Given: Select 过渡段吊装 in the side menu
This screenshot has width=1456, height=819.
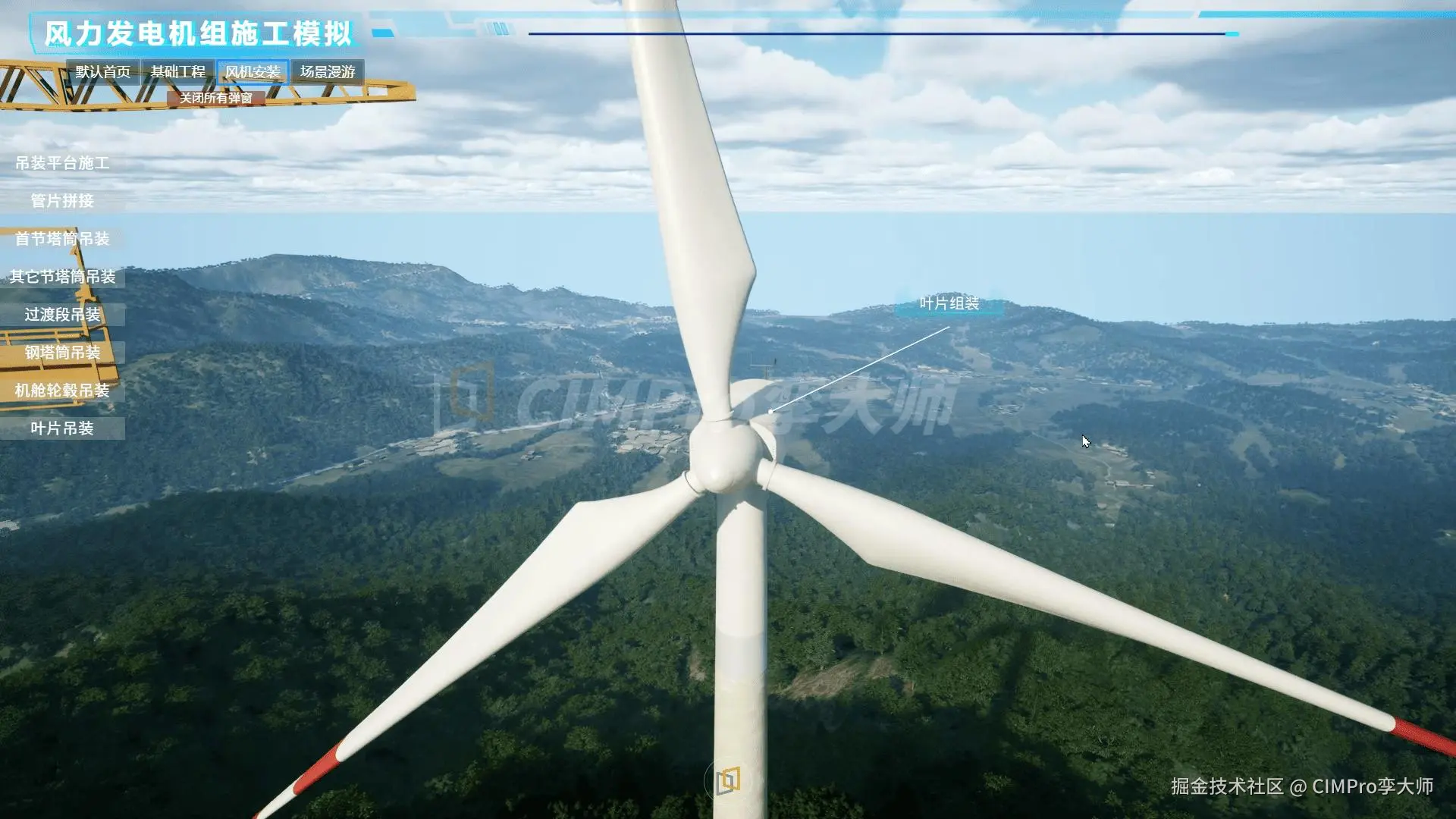Looking at the screenshot, I should point(62,315).
